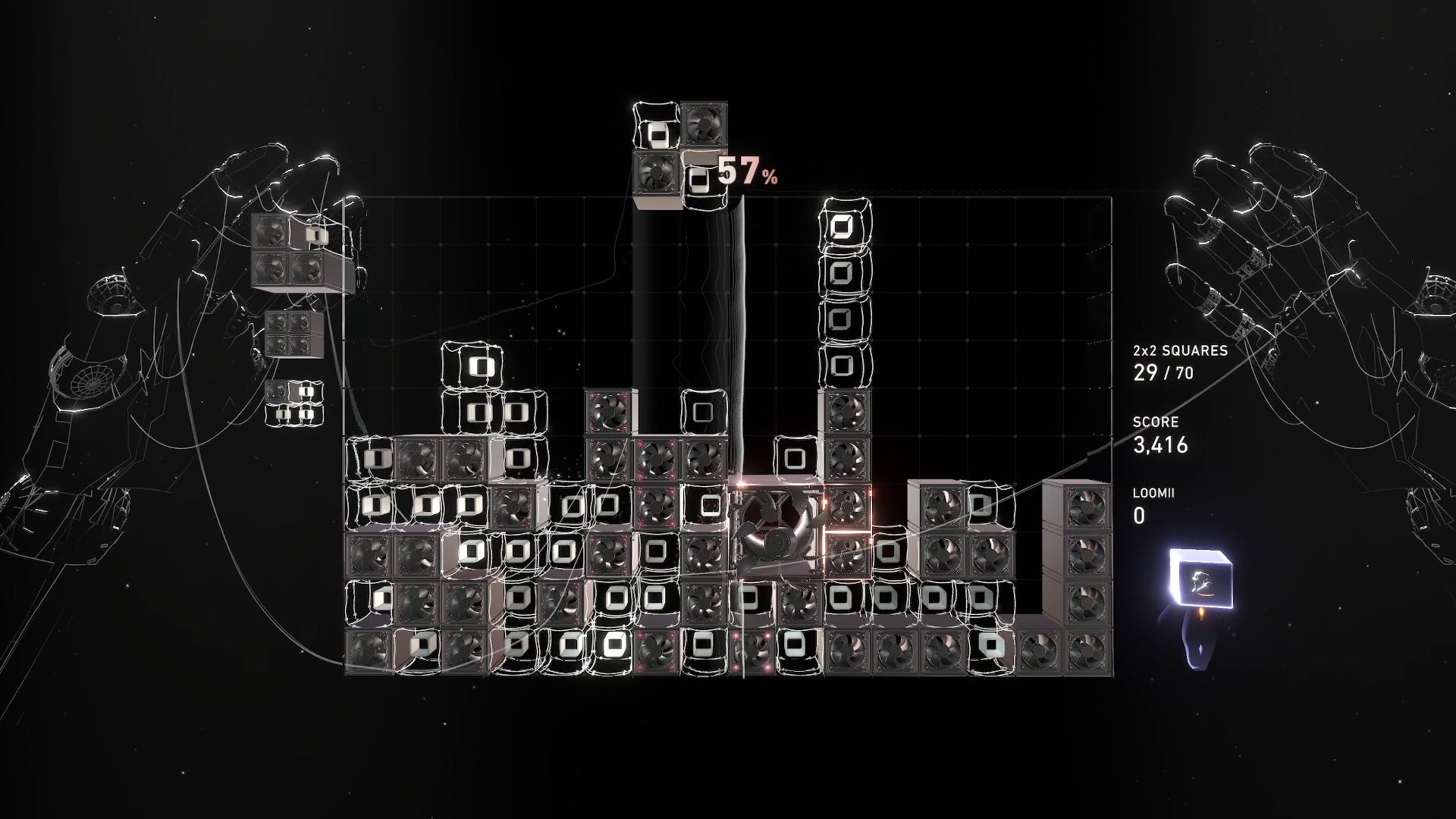Click the score value 3,416
The width and height of the screenshot is (1456, 819).
coord(1160,446)
